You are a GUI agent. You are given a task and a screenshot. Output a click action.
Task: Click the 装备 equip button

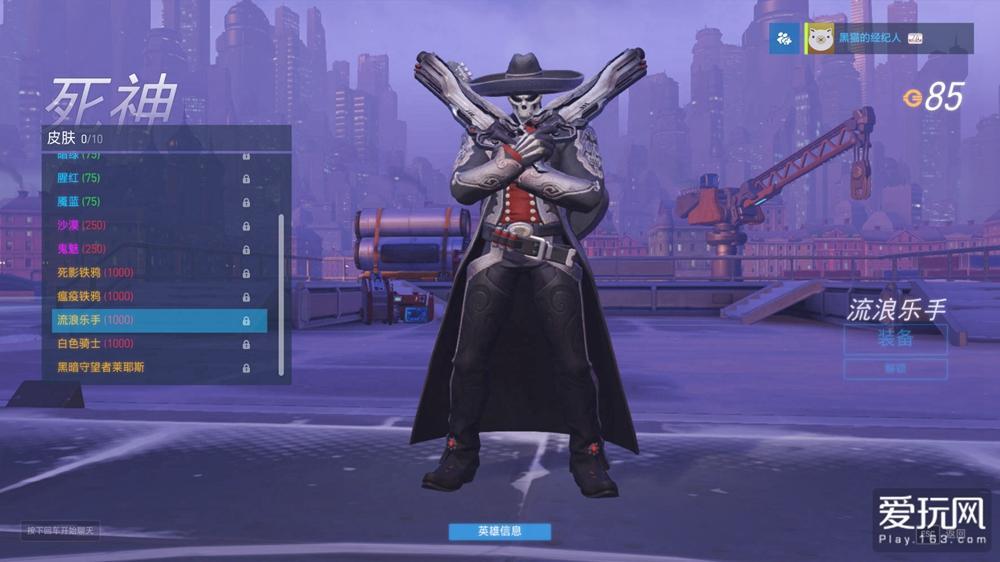pyautogui.click(x=895, y=339)
